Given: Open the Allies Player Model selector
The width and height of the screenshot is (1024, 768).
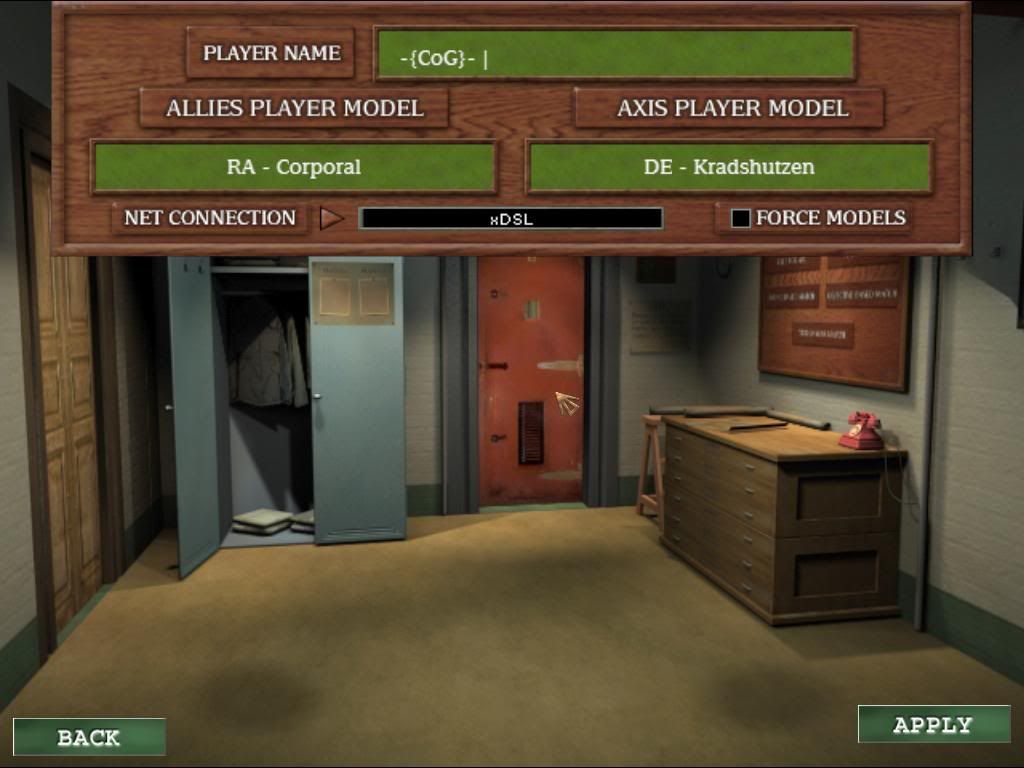Looking at the screenshot, I should pyautogui.click(x=294, y=108).
